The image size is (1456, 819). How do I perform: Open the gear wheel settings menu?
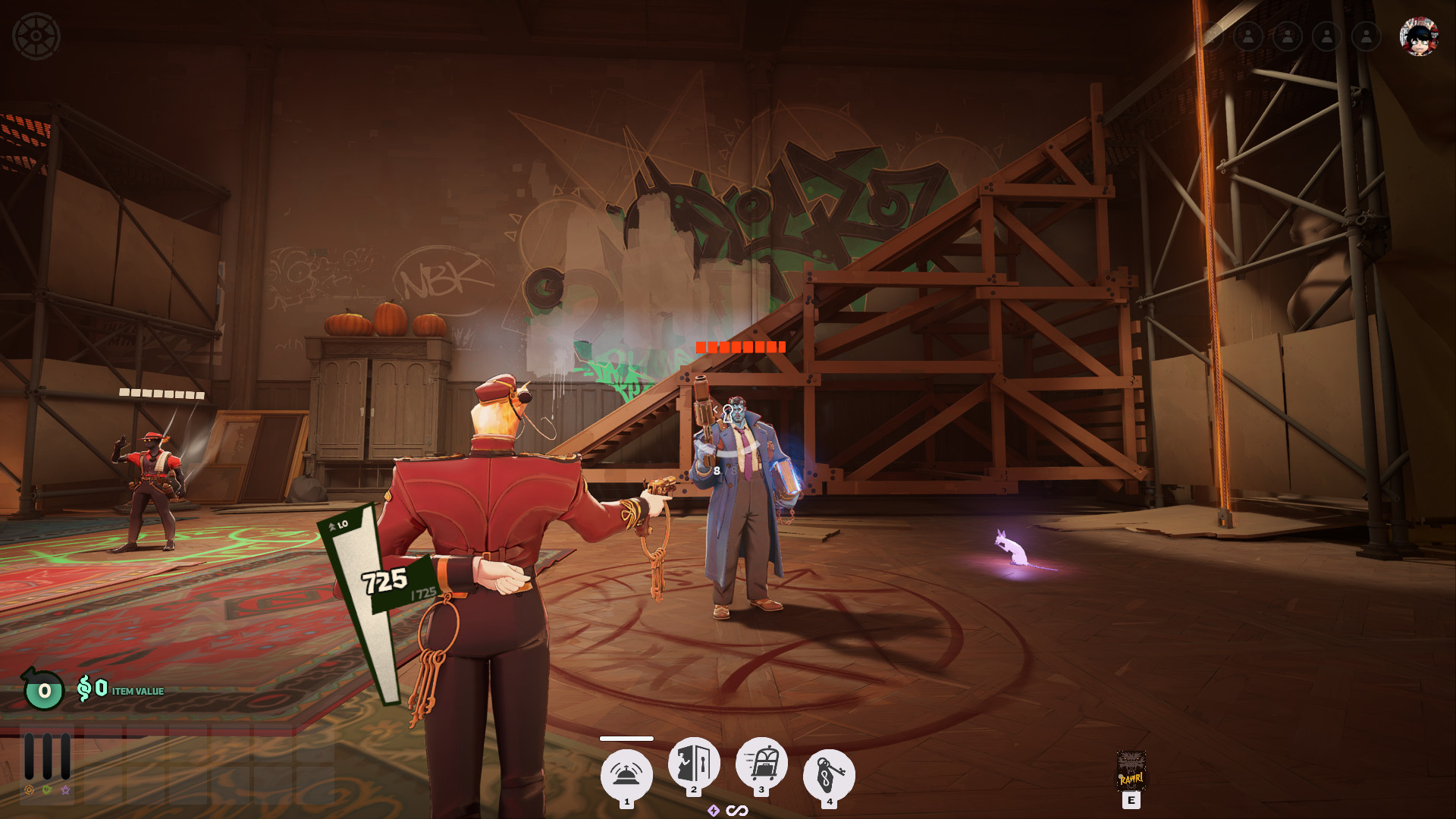(36, 36)
